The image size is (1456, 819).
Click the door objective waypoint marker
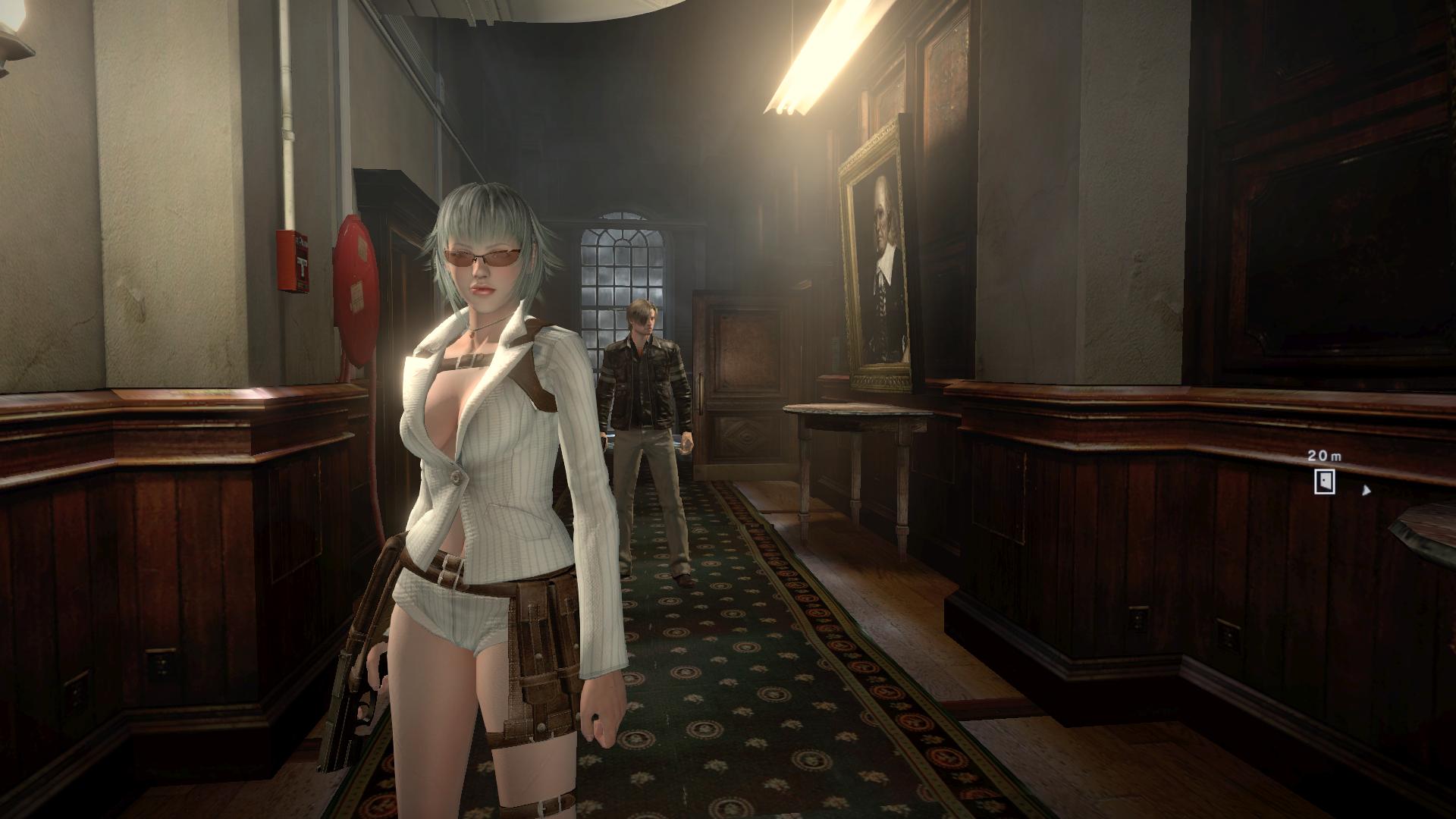[1324, 482]
